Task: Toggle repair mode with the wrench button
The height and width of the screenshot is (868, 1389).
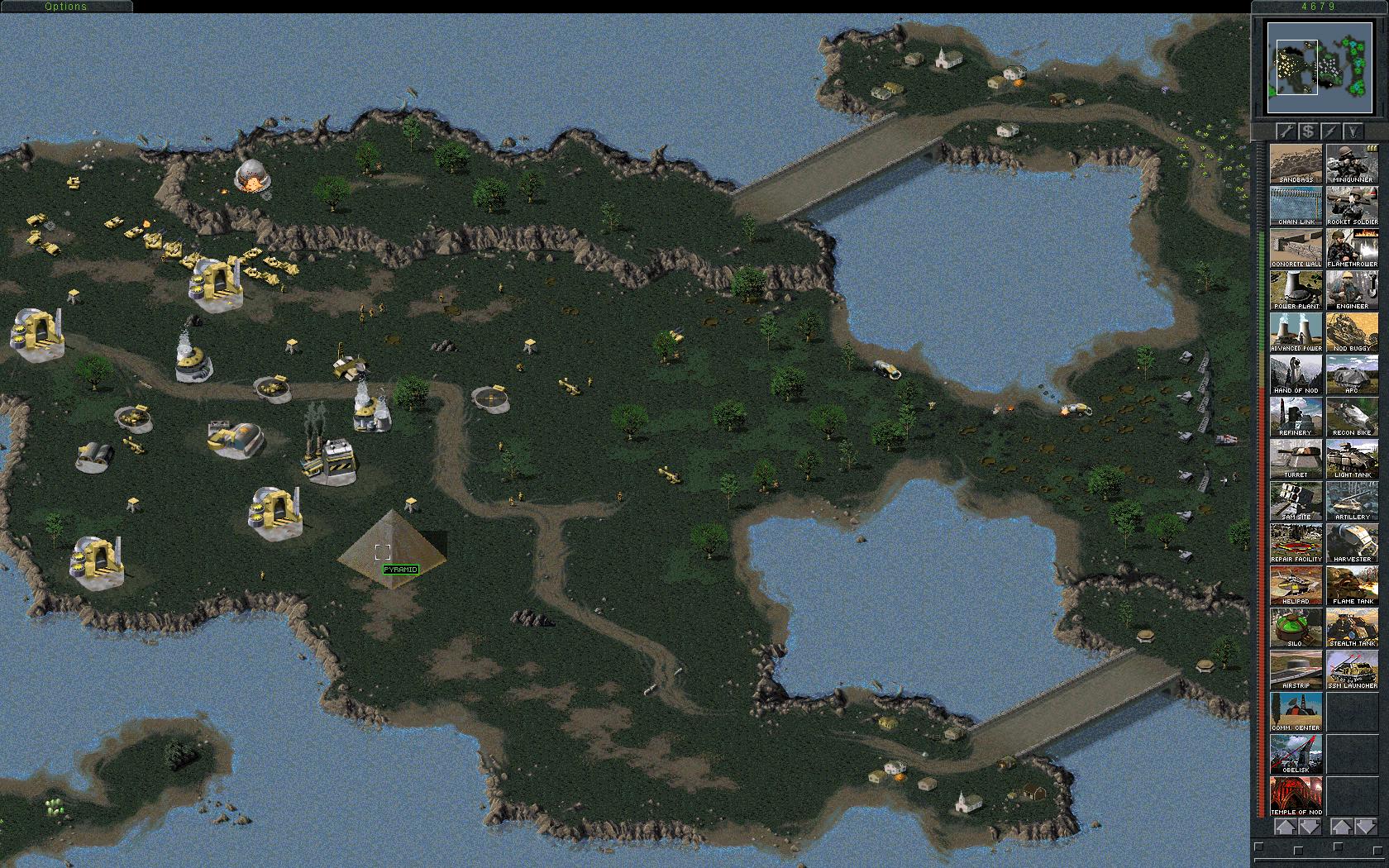Action: click(1286, 130)
